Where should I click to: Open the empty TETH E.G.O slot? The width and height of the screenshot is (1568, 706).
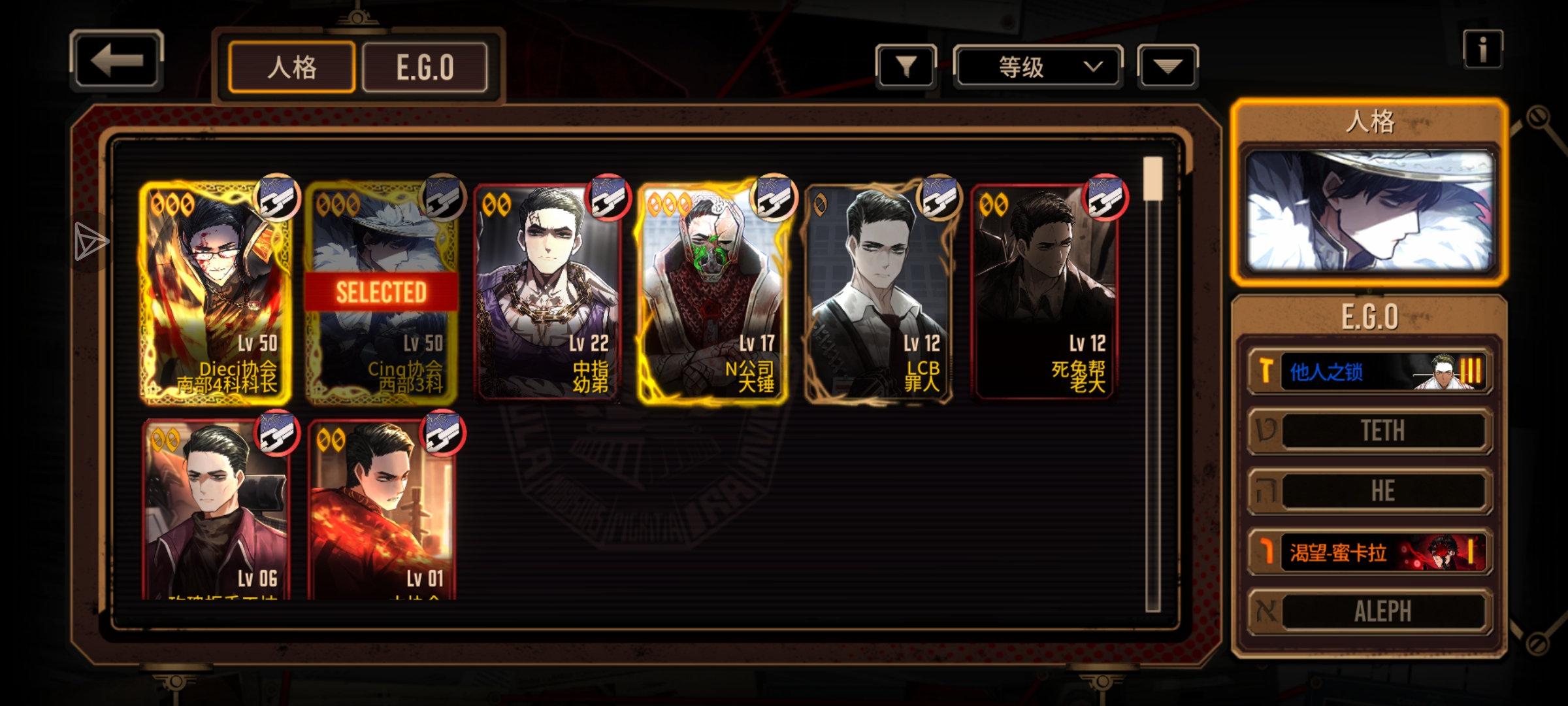(x=1370, y=431)
